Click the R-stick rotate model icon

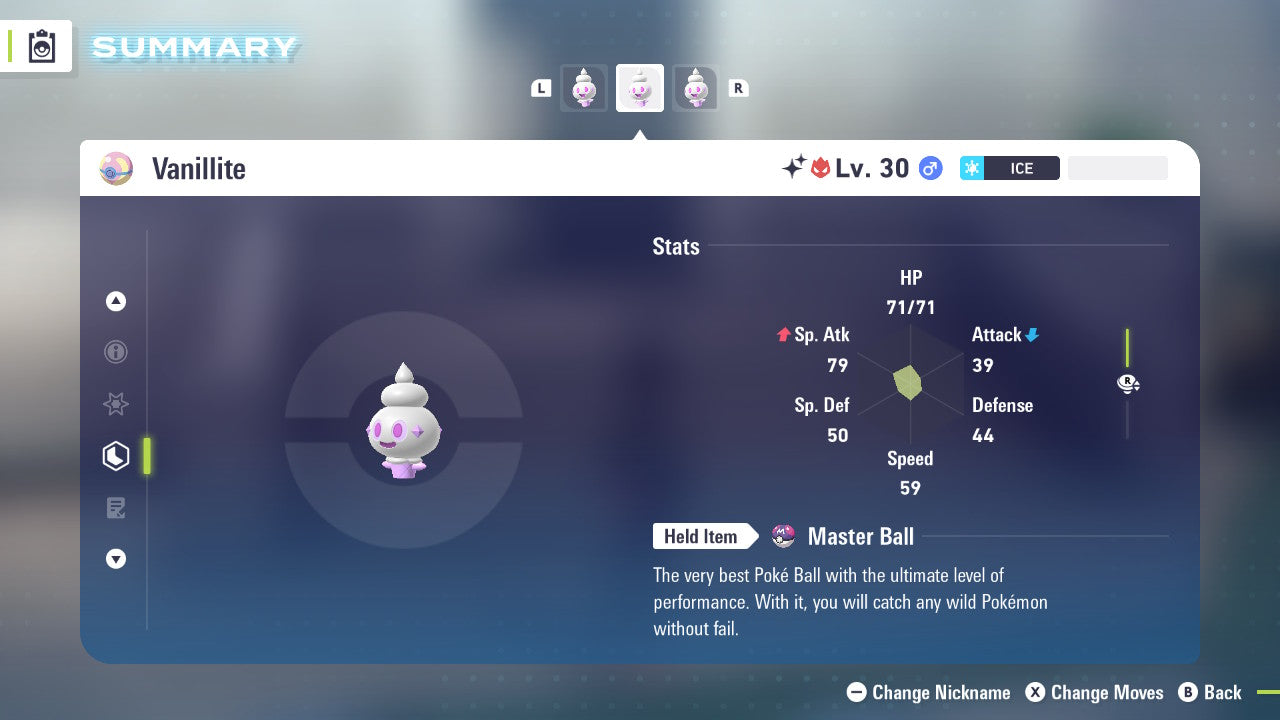pos(1128,384)
